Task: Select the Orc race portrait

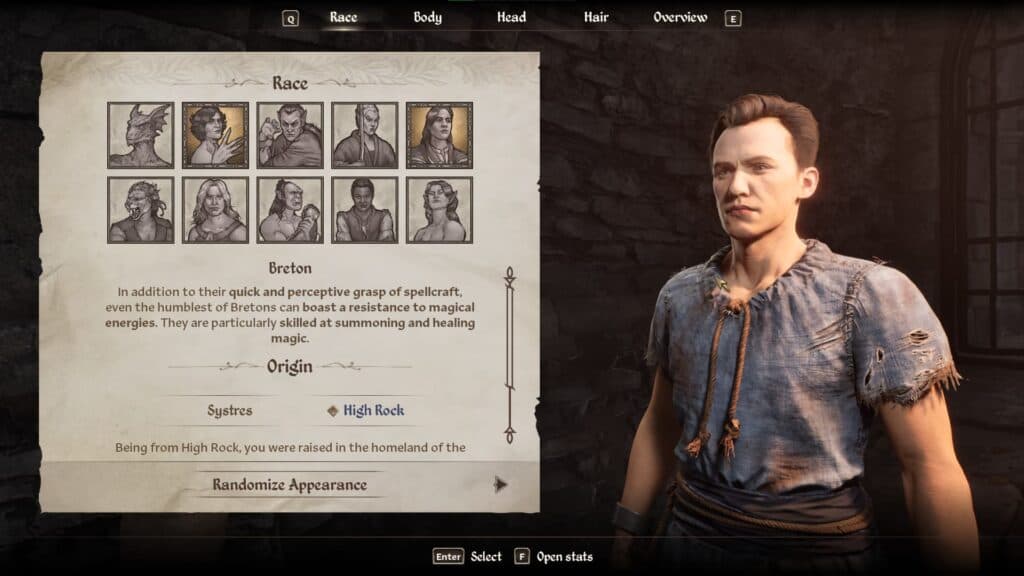Action: point(290,210)
